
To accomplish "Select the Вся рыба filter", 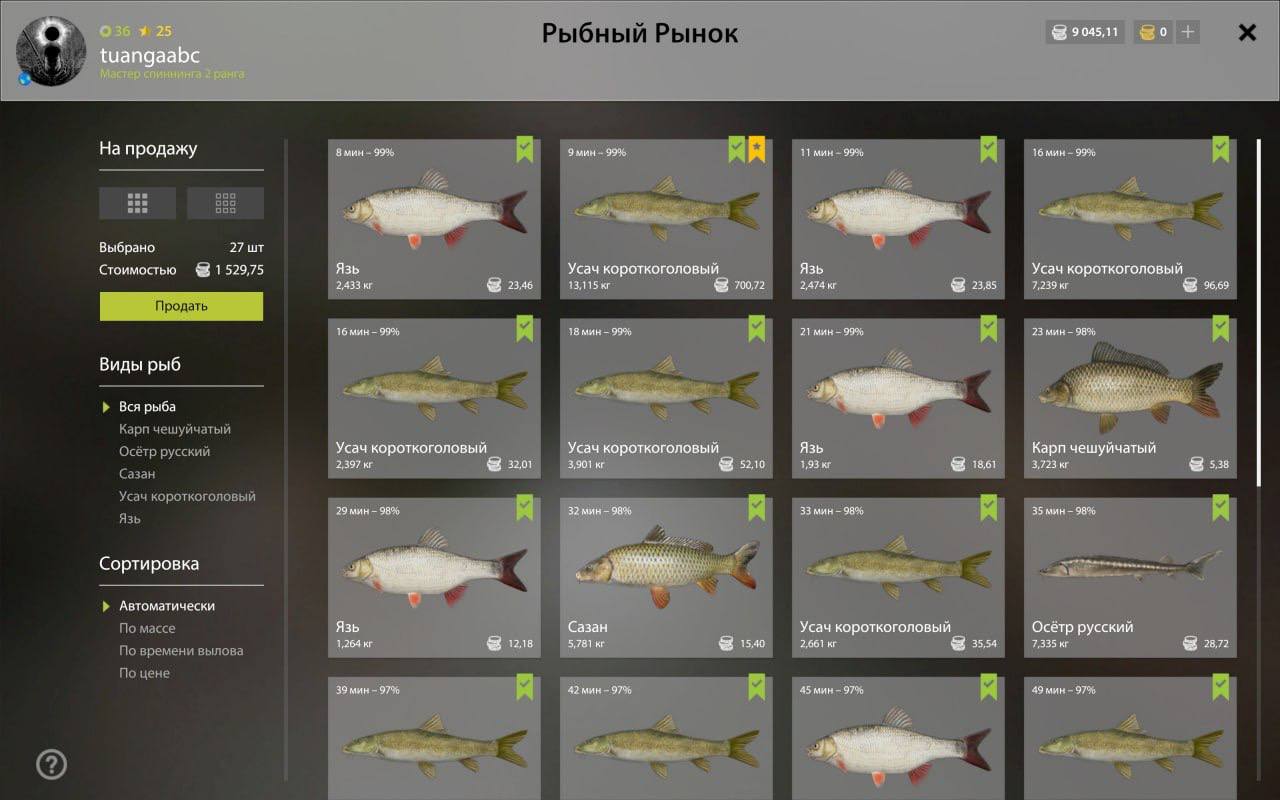I will click(x=147, y=407).
